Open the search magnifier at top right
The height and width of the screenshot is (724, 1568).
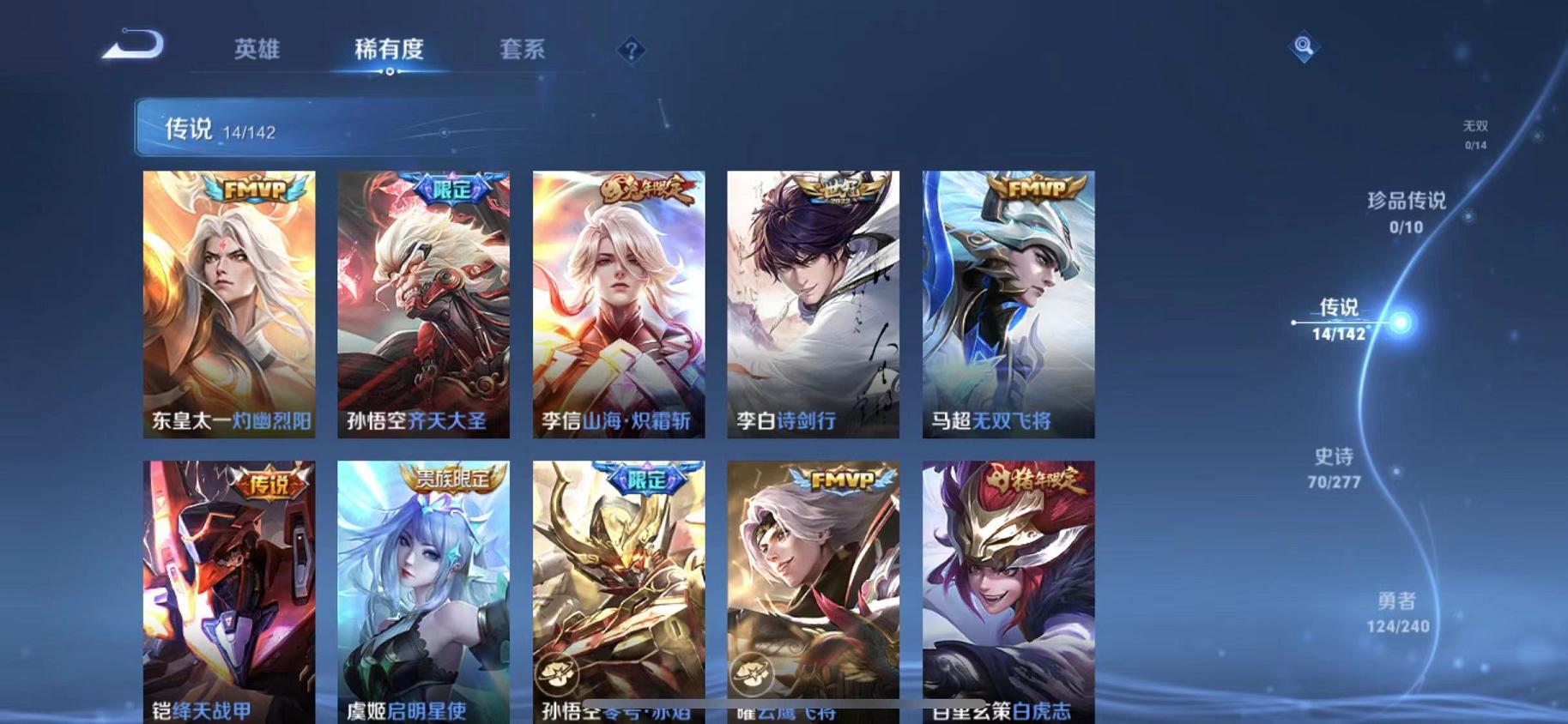pyautogui.click(x=1303, y=45)
